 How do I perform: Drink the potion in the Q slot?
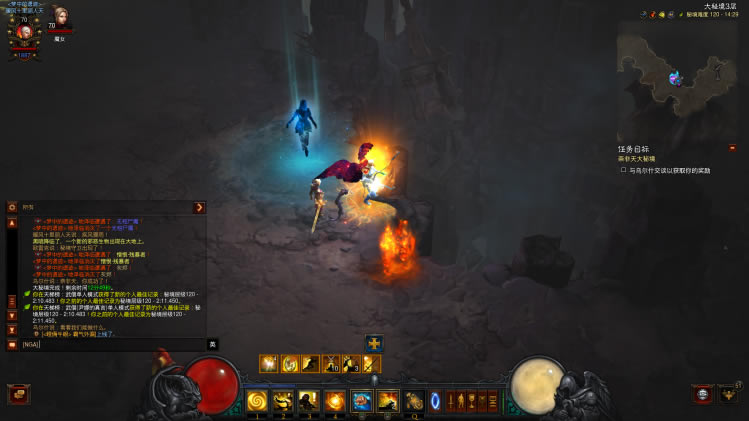click(414, 401)
